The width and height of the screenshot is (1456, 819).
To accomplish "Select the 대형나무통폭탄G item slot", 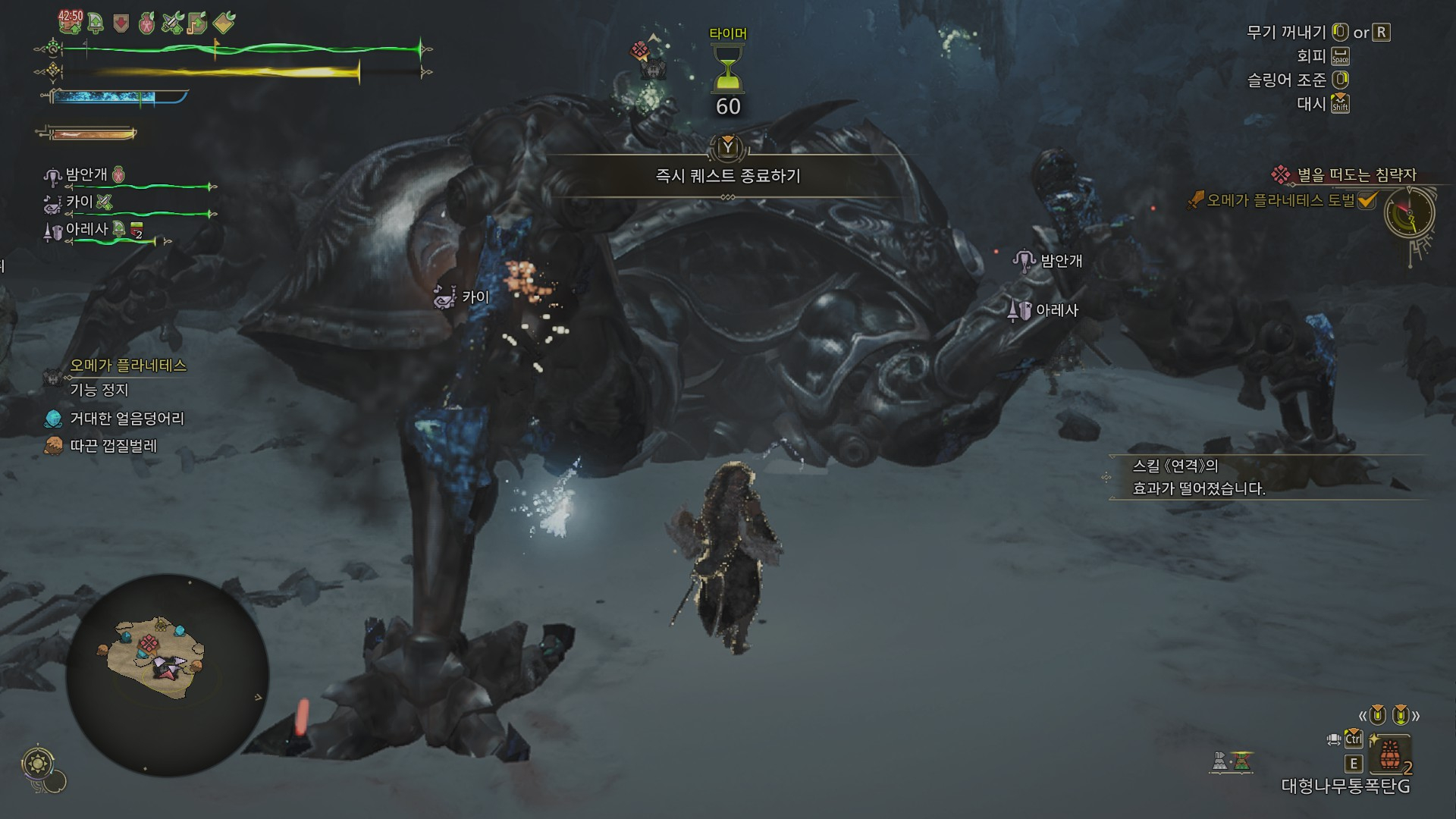I will click(x=1389, y=755).
